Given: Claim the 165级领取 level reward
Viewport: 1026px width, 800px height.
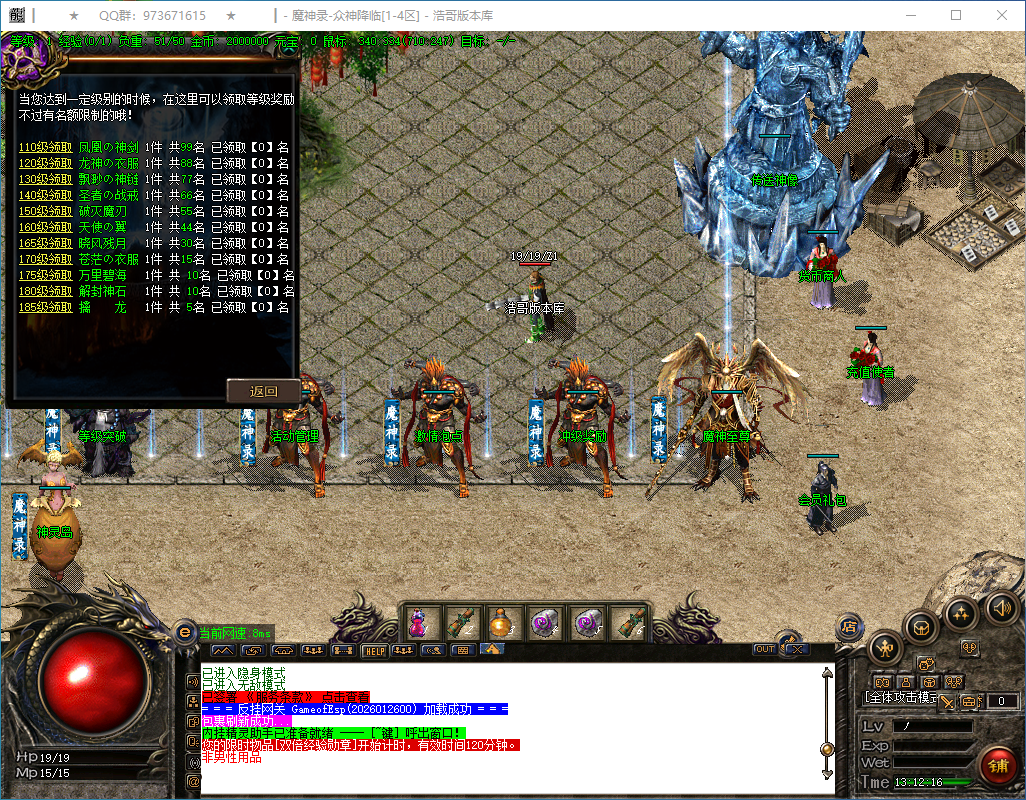Looking at the screenshot, I should click(x=46, y=243).
